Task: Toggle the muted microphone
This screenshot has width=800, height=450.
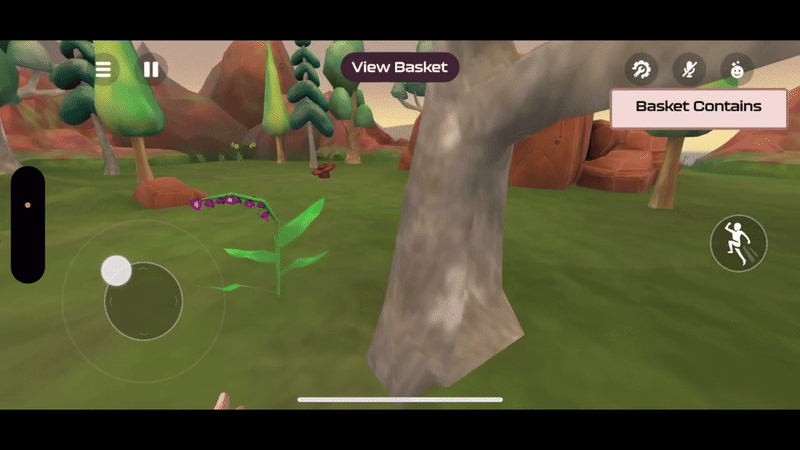Action: [689, 70]
